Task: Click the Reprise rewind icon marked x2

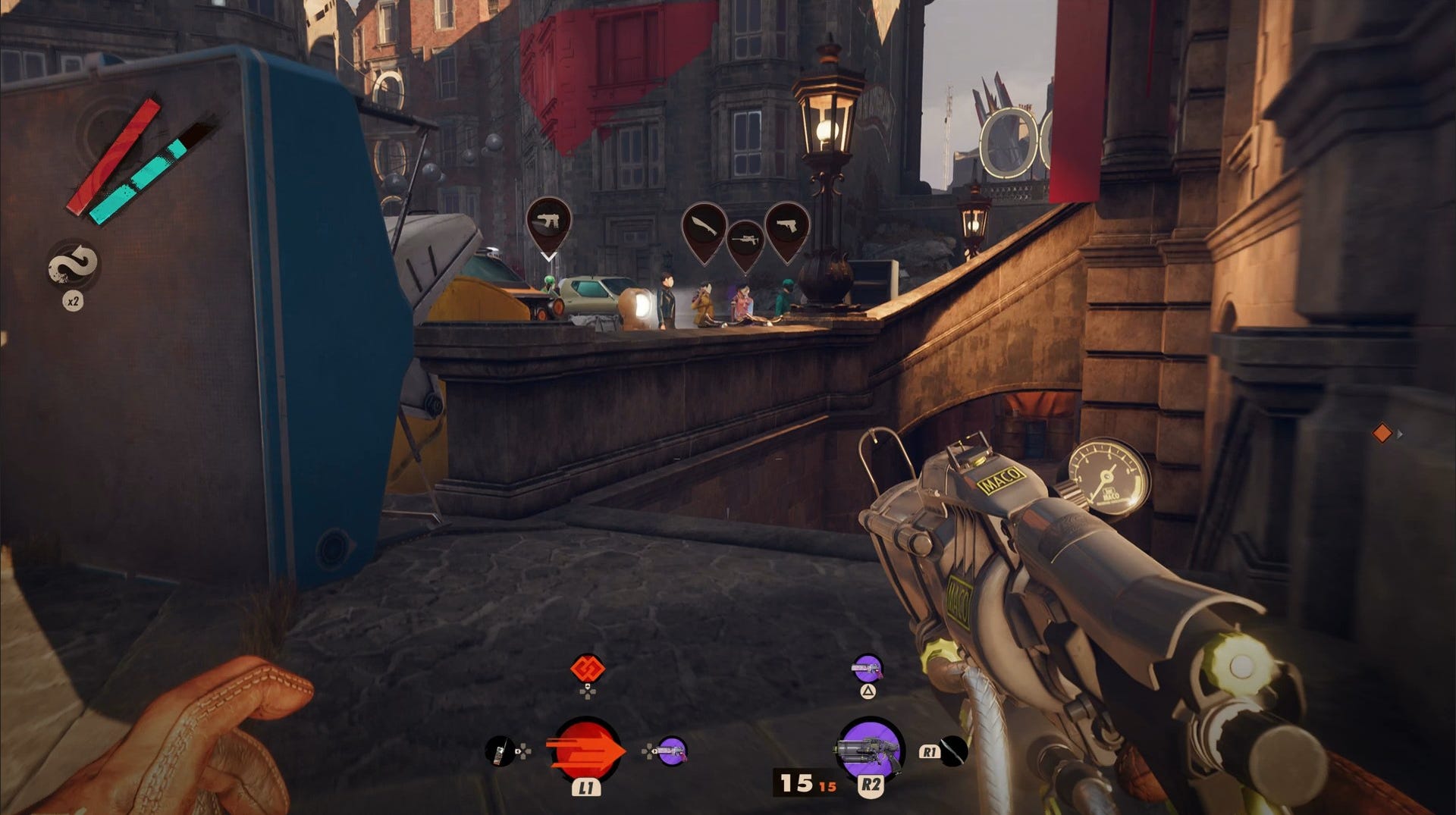Action: (73, 265)
